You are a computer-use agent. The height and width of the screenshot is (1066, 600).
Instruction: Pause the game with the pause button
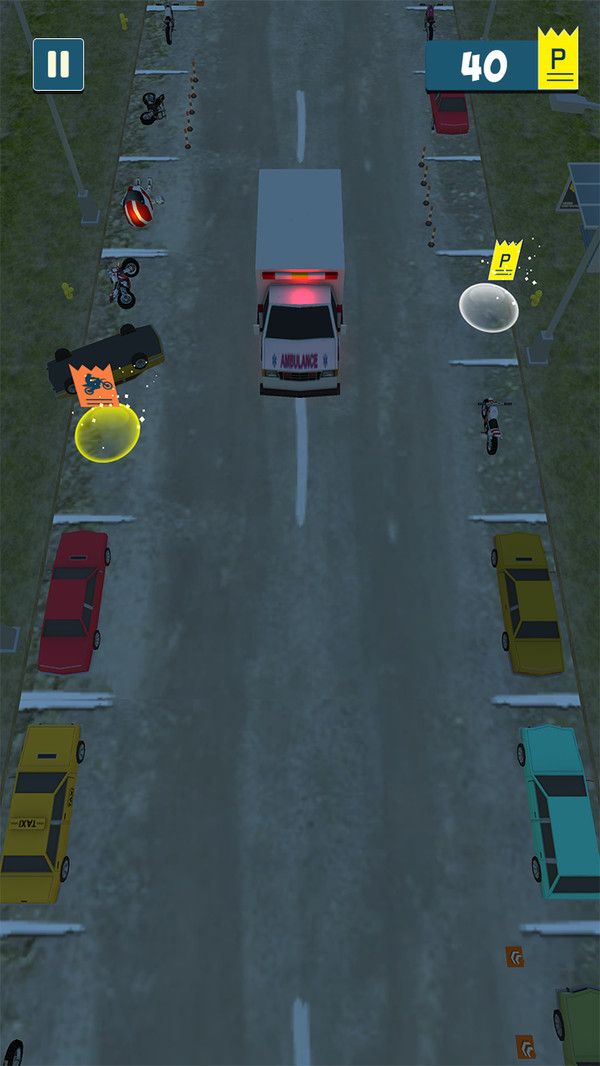pyautogui.click(x=58, y=65)
